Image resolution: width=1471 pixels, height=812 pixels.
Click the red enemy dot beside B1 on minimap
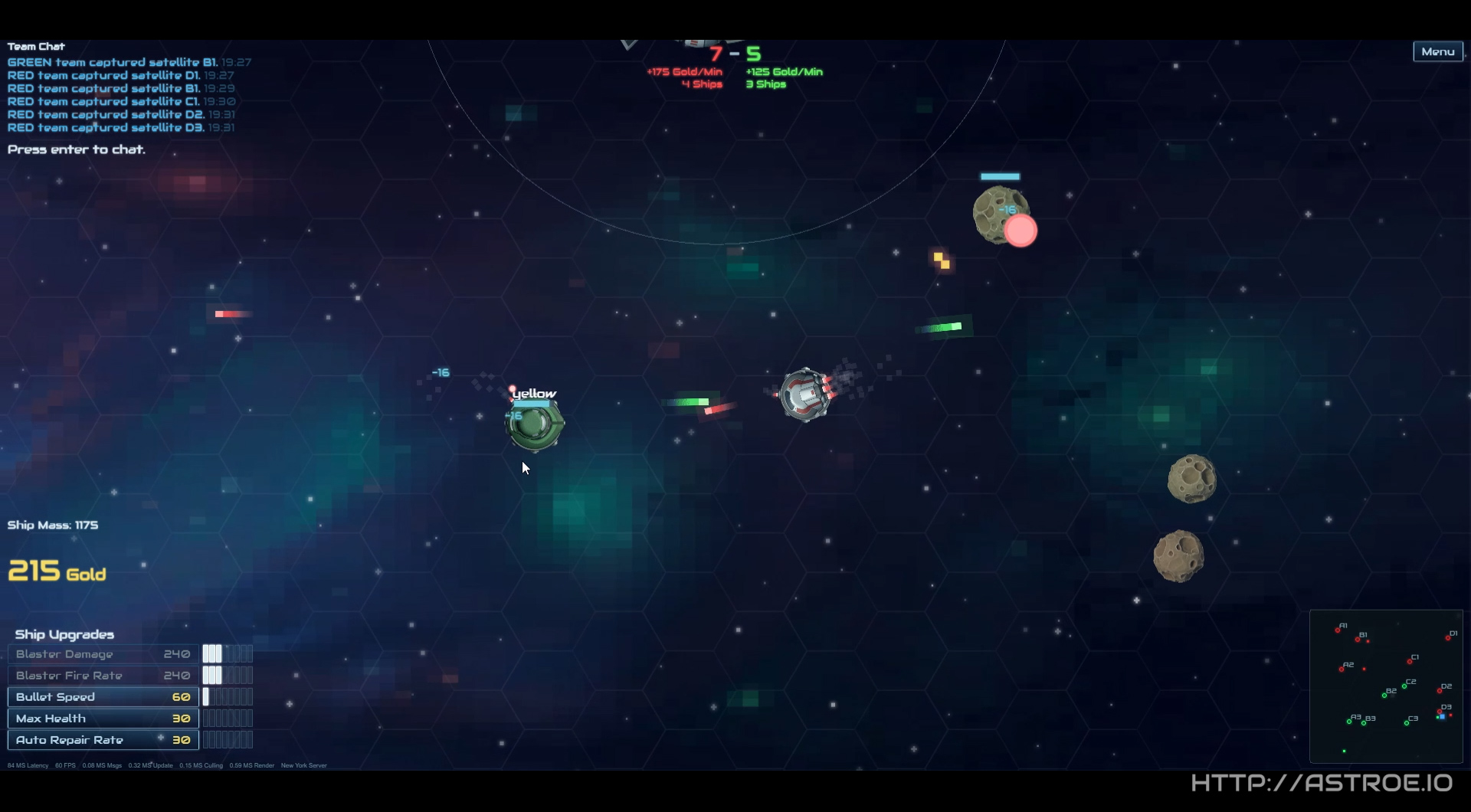point(1368,641)
